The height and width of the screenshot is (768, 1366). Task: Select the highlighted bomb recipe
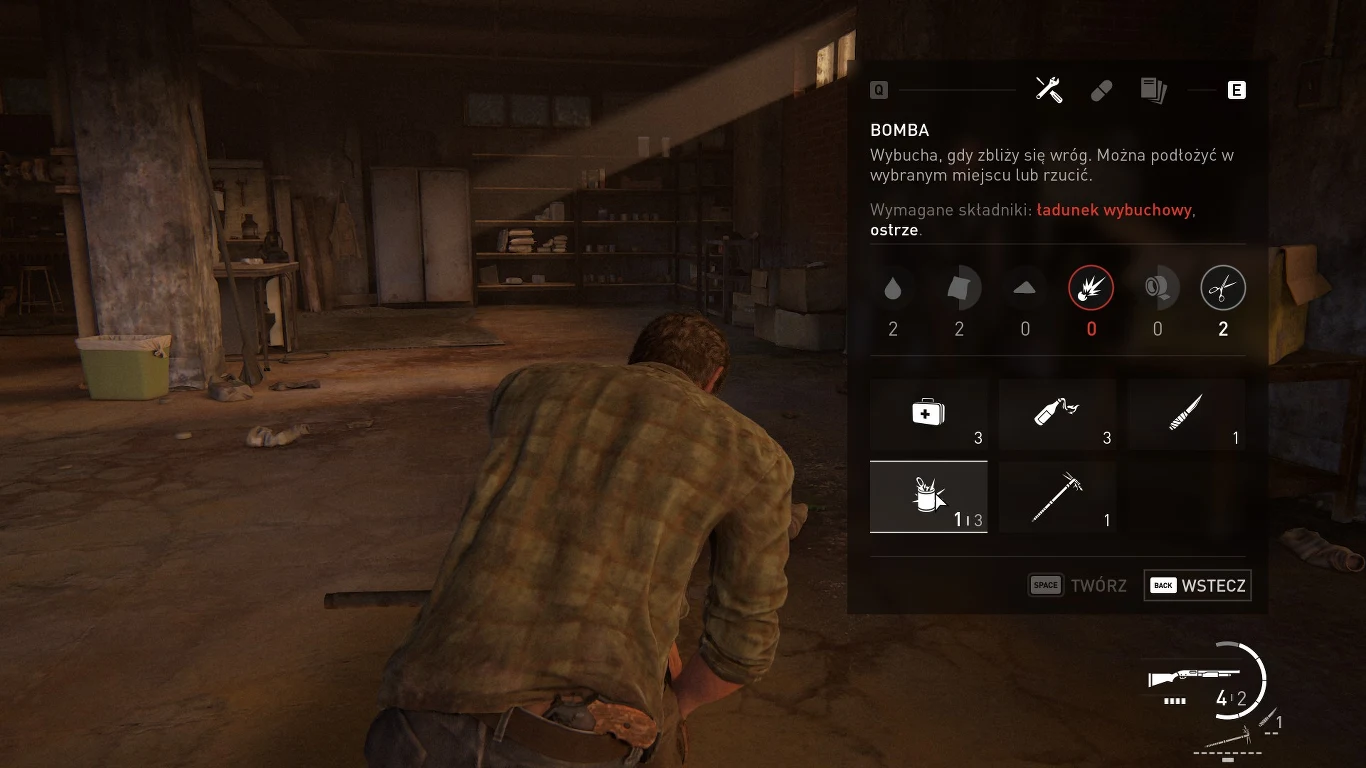click(x=929, y=496)
